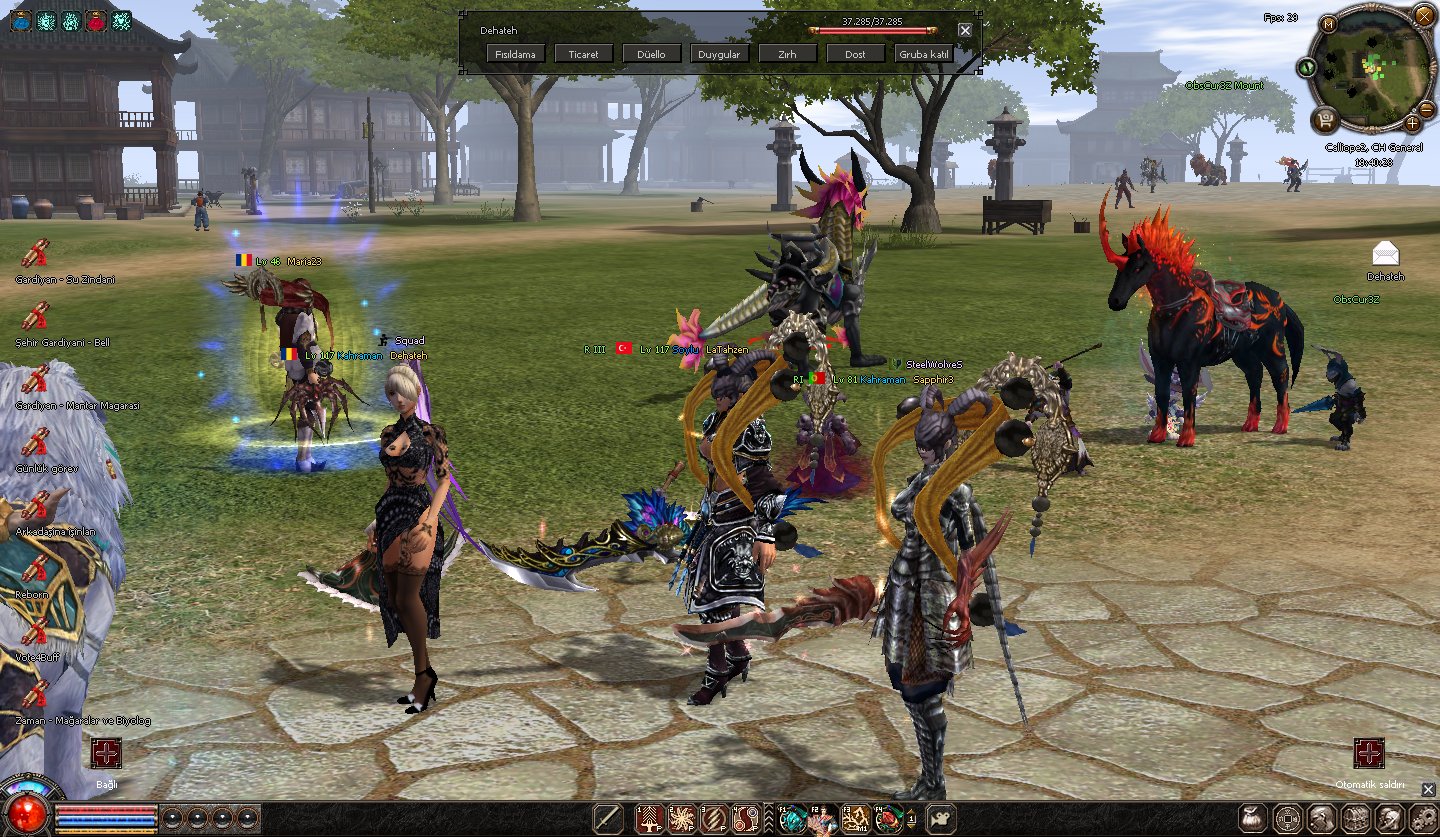Open the Vote4Buff quest scroll
Viewport: 1440px width, 837px height.
coord(36,632)
